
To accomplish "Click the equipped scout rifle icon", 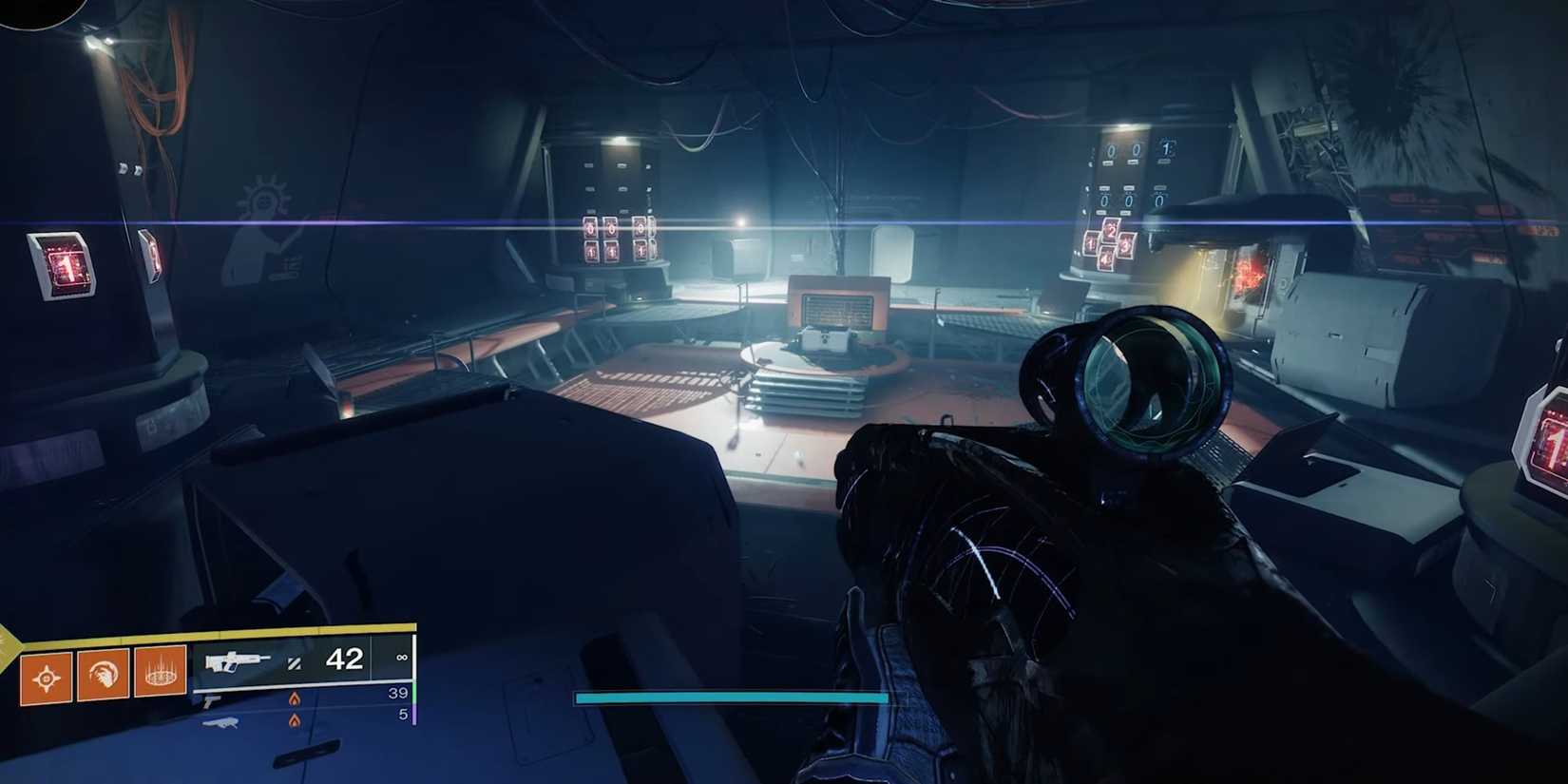I will pos(239,661).
